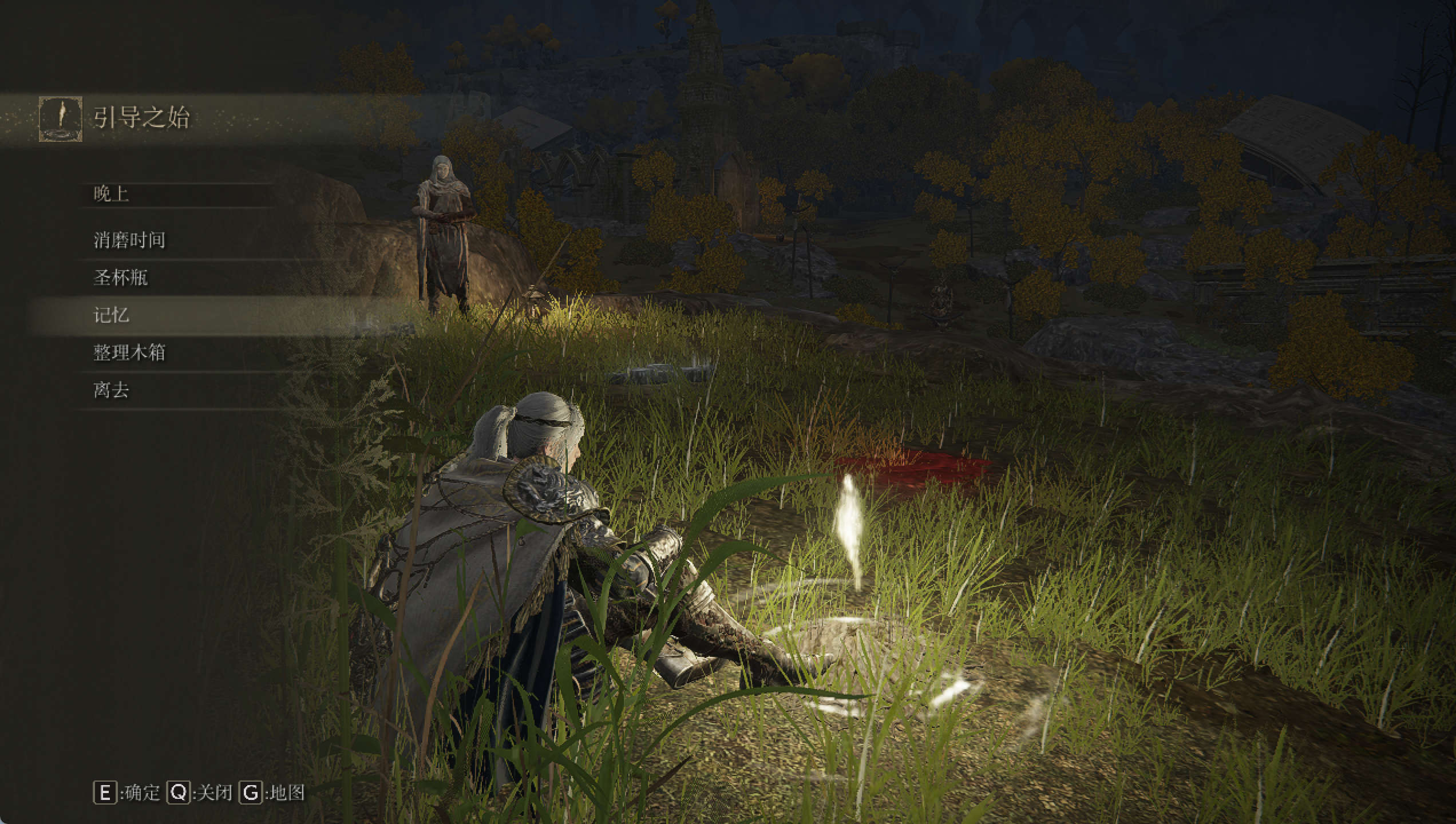1456x824 pixels.
Task: Choose 消磨时间 to pass time
Action: tap(129, 240)
